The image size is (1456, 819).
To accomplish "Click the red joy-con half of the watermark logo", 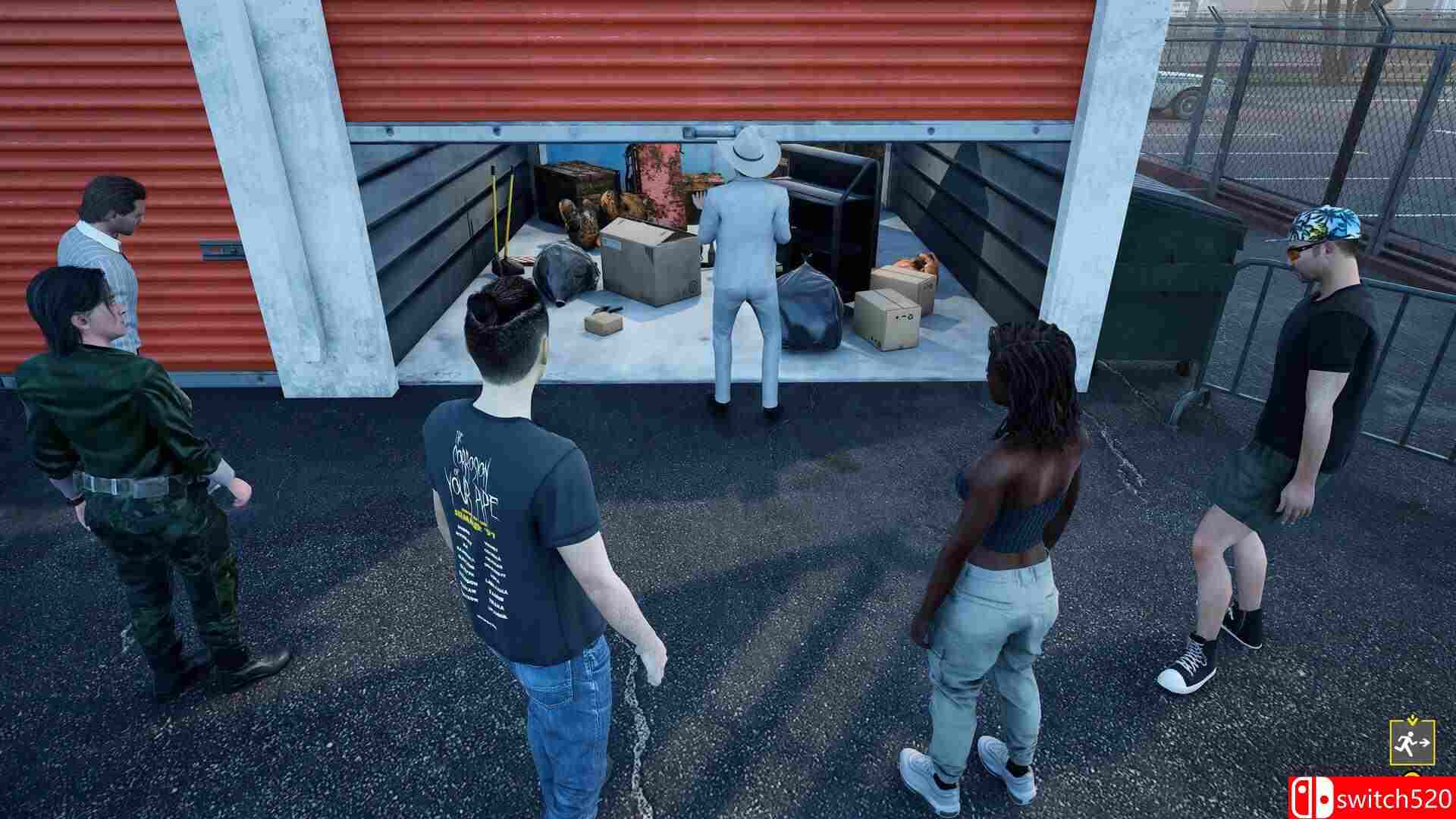I will tap(1301, 798).
